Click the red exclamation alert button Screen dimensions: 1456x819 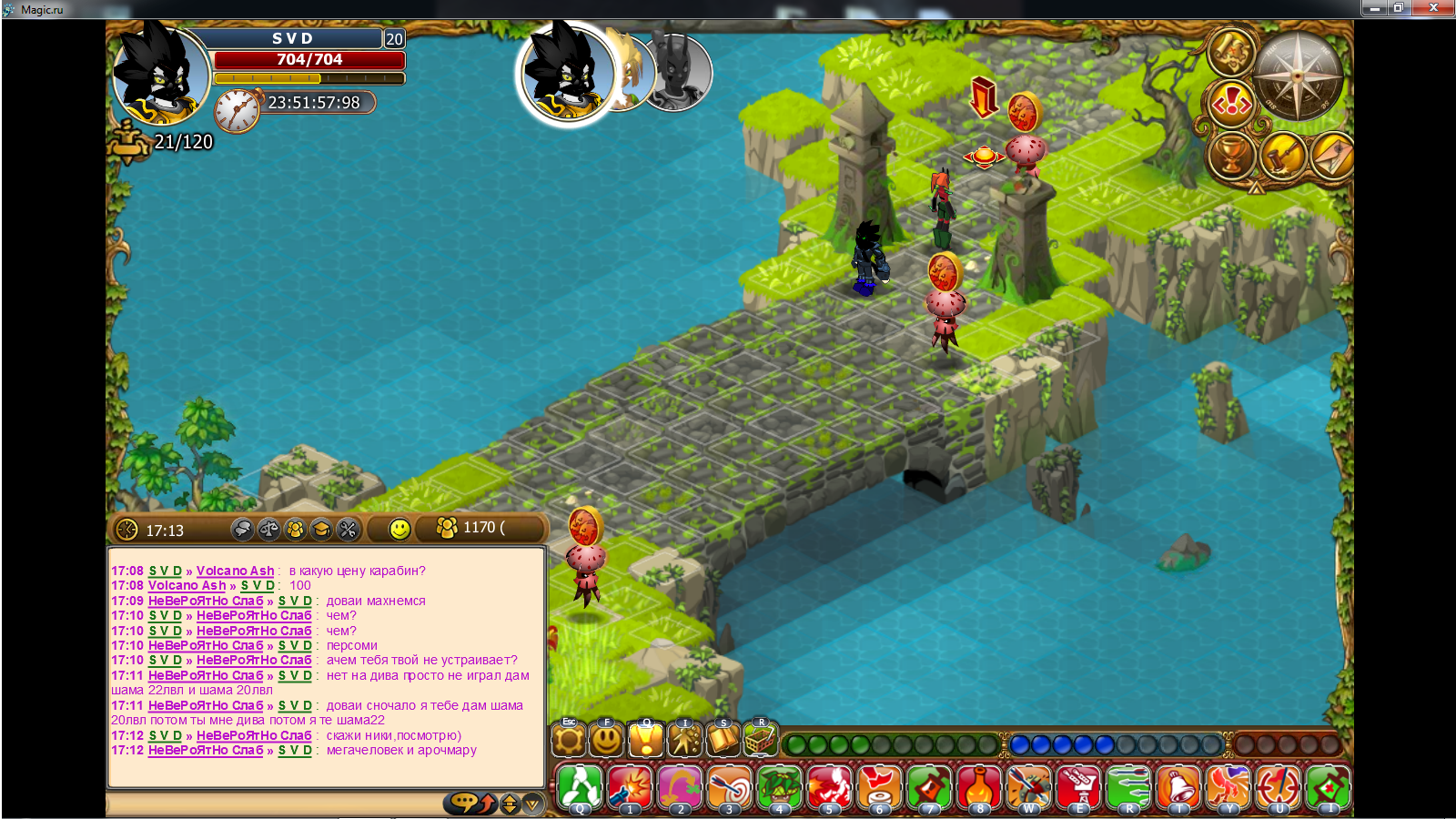pyautogui.click(x=1231, y=106)
